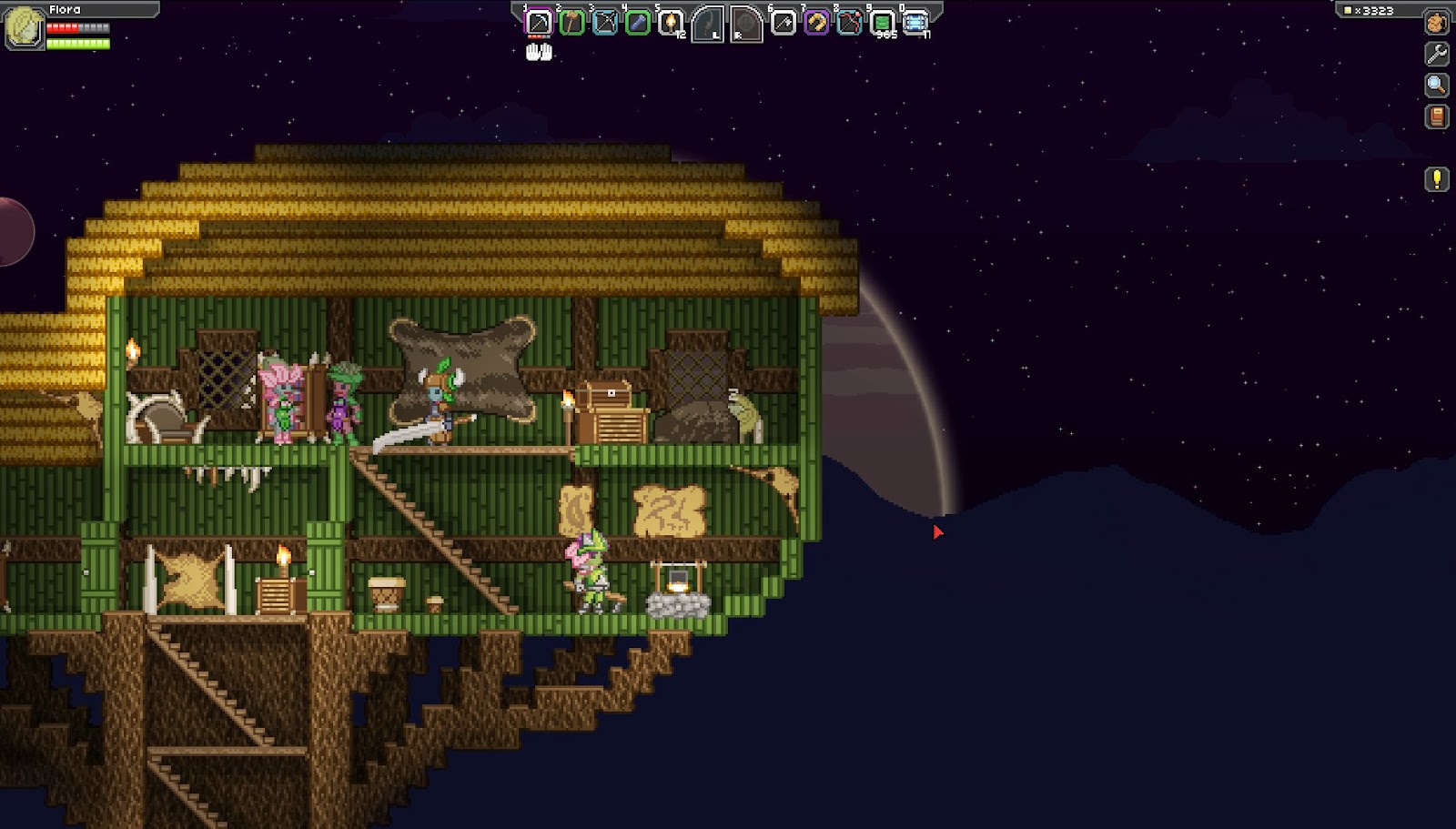The width and height of the screenshot is (1456, 829).
Task: Select the blue flashlight hotbar slot
Action: click(638, 23)
